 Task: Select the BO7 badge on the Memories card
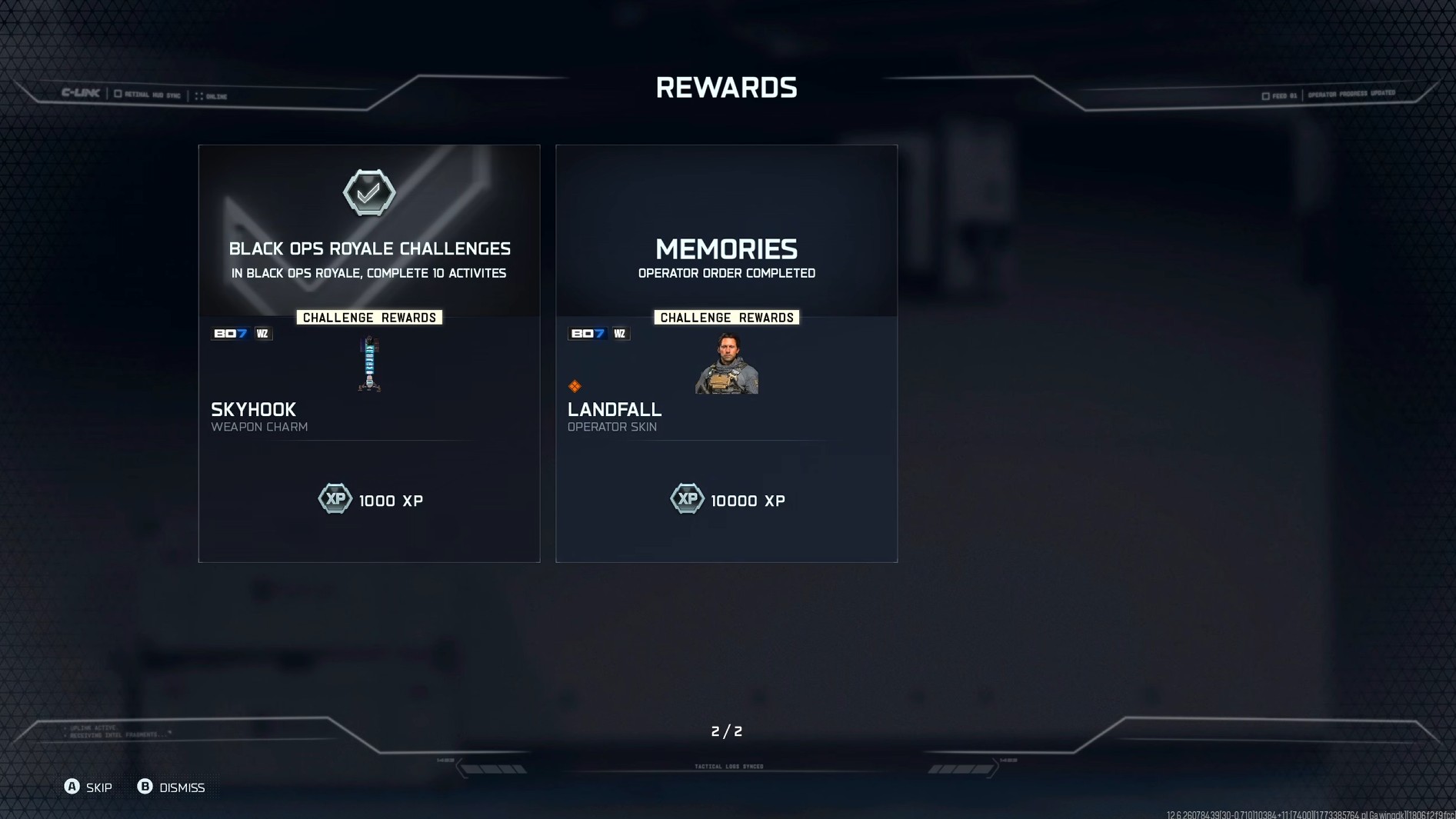pos(587,333)
